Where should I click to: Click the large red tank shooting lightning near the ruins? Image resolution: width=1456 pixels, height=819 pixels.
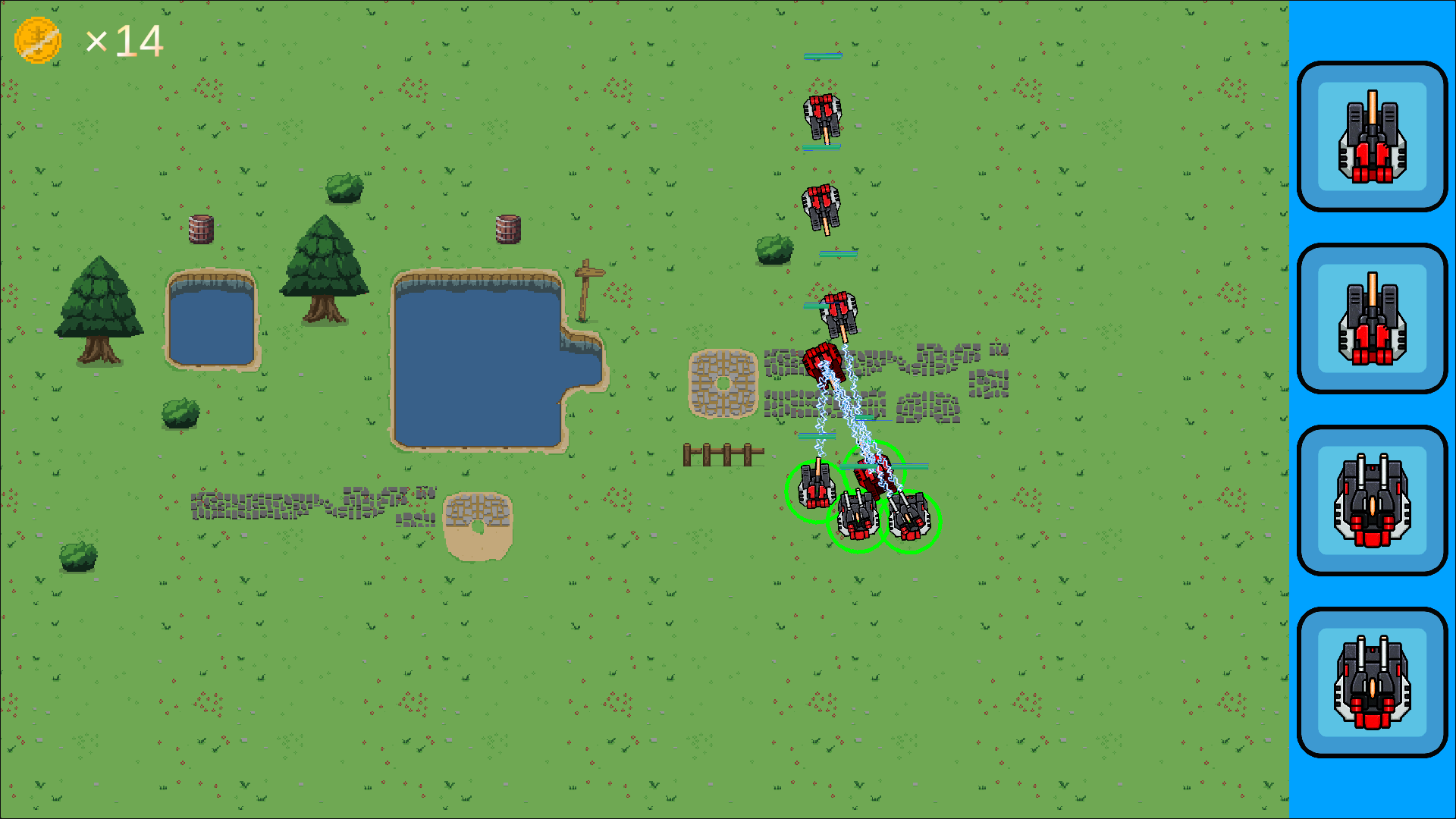823,364
